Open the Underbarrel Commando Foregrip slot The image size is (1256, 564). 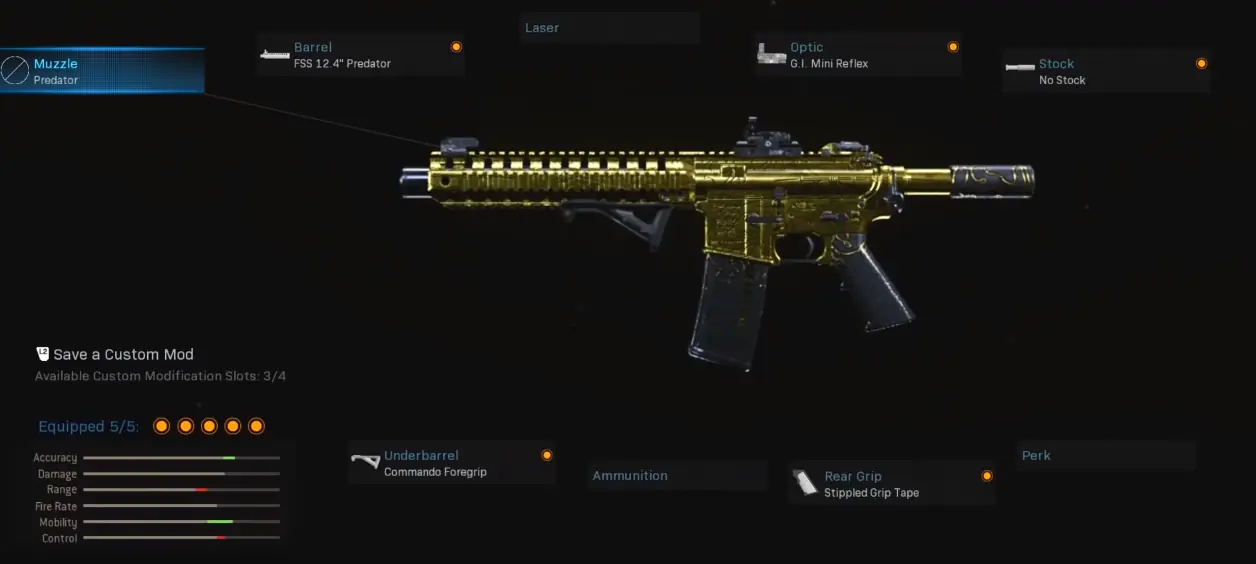pos(451,464)
